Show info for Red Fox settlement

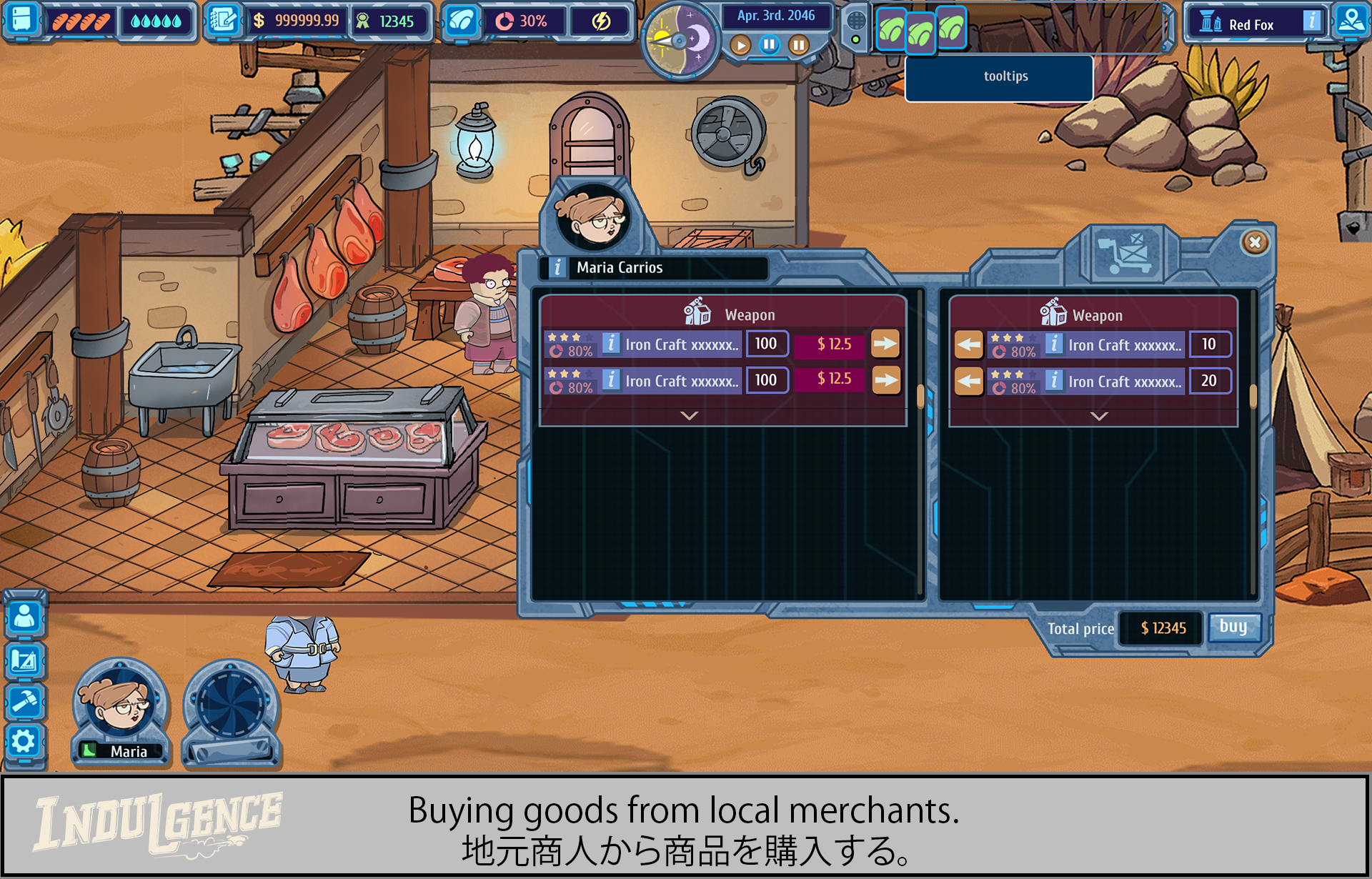click(x=1312, y=21)
